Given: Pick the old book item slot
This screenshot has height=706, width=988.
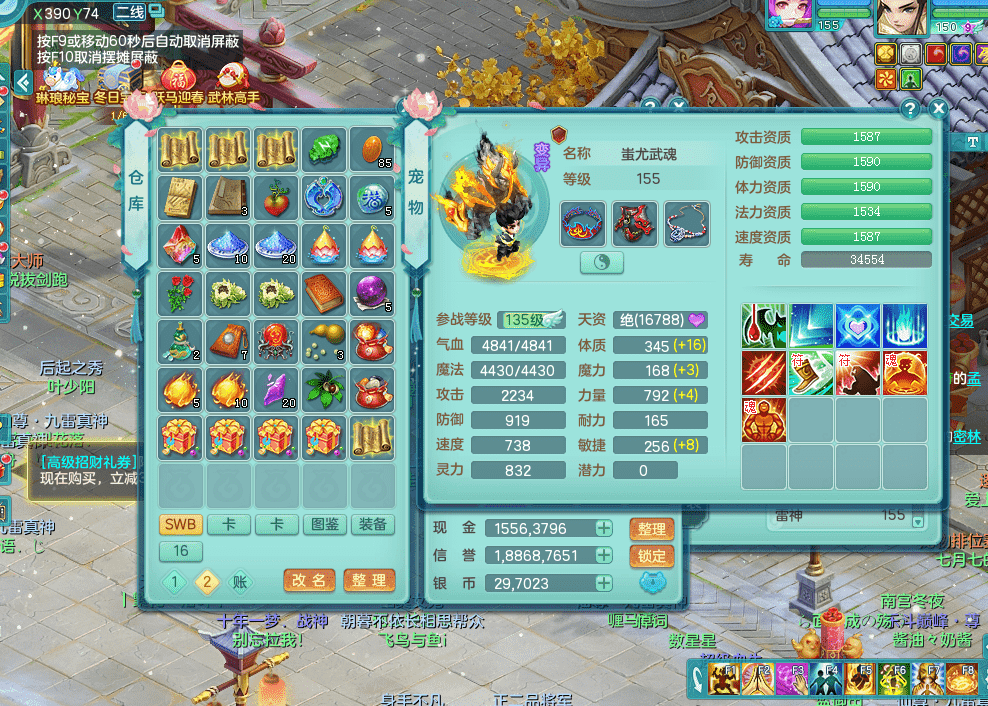Looking at the screenshot, I should click(325, 293).
